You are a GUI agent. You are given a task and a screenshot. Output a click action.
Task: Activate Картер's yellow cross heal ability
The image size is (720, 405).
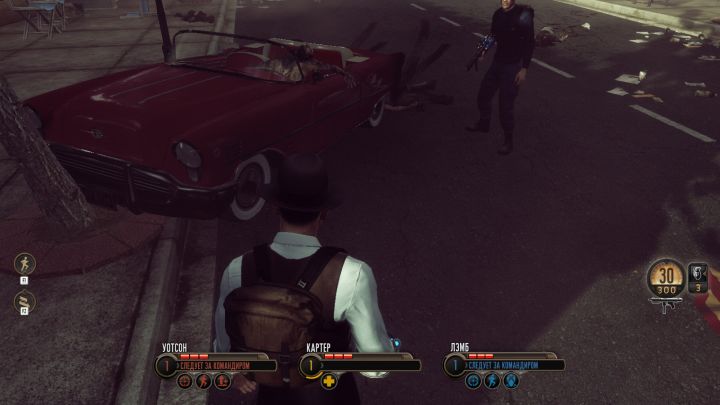(328, 381)
